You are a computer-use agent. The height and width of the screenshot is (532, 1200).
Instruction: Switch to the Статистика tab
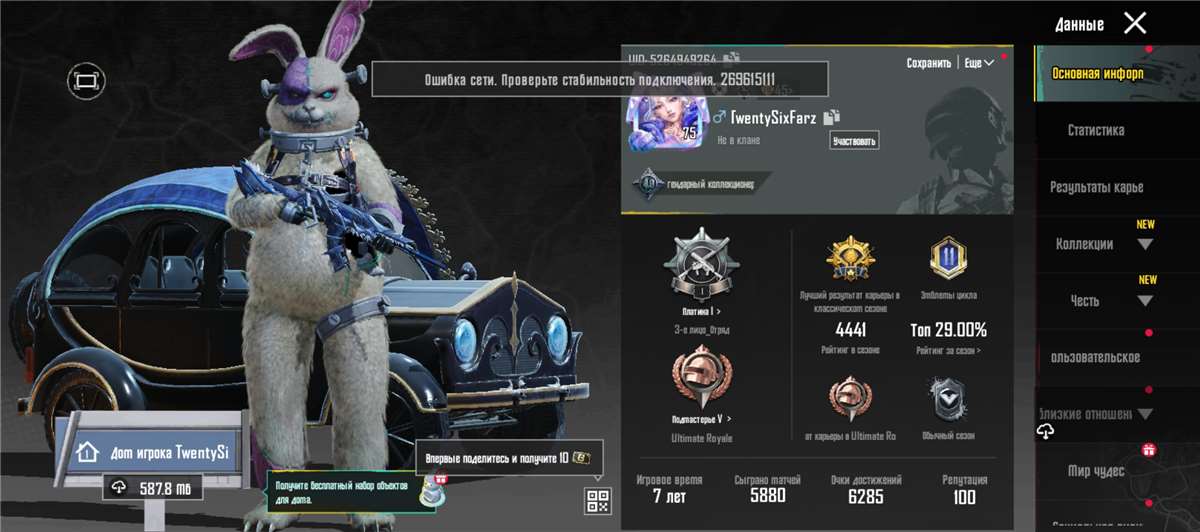coord(1095,130)
